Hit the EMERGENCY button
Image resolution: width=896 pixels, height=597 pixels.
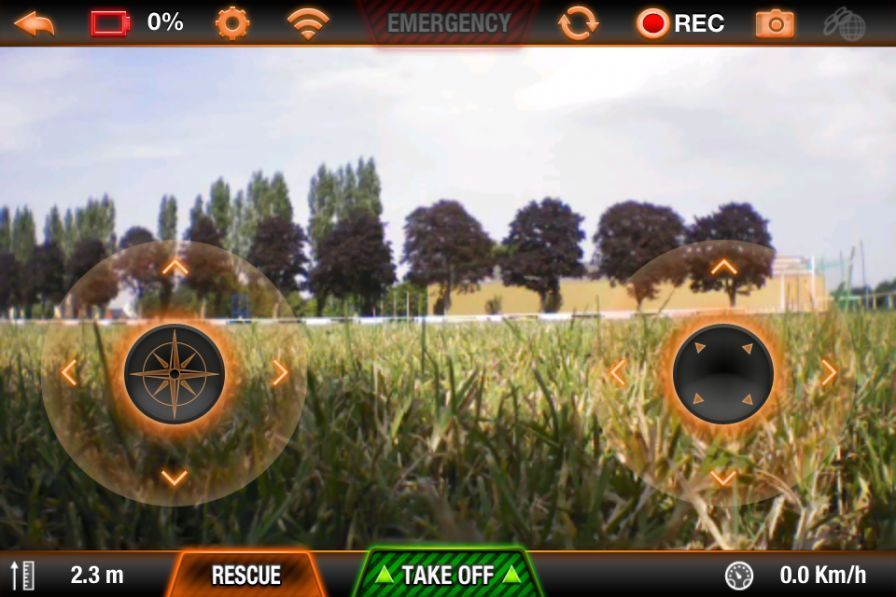(449, 23)
